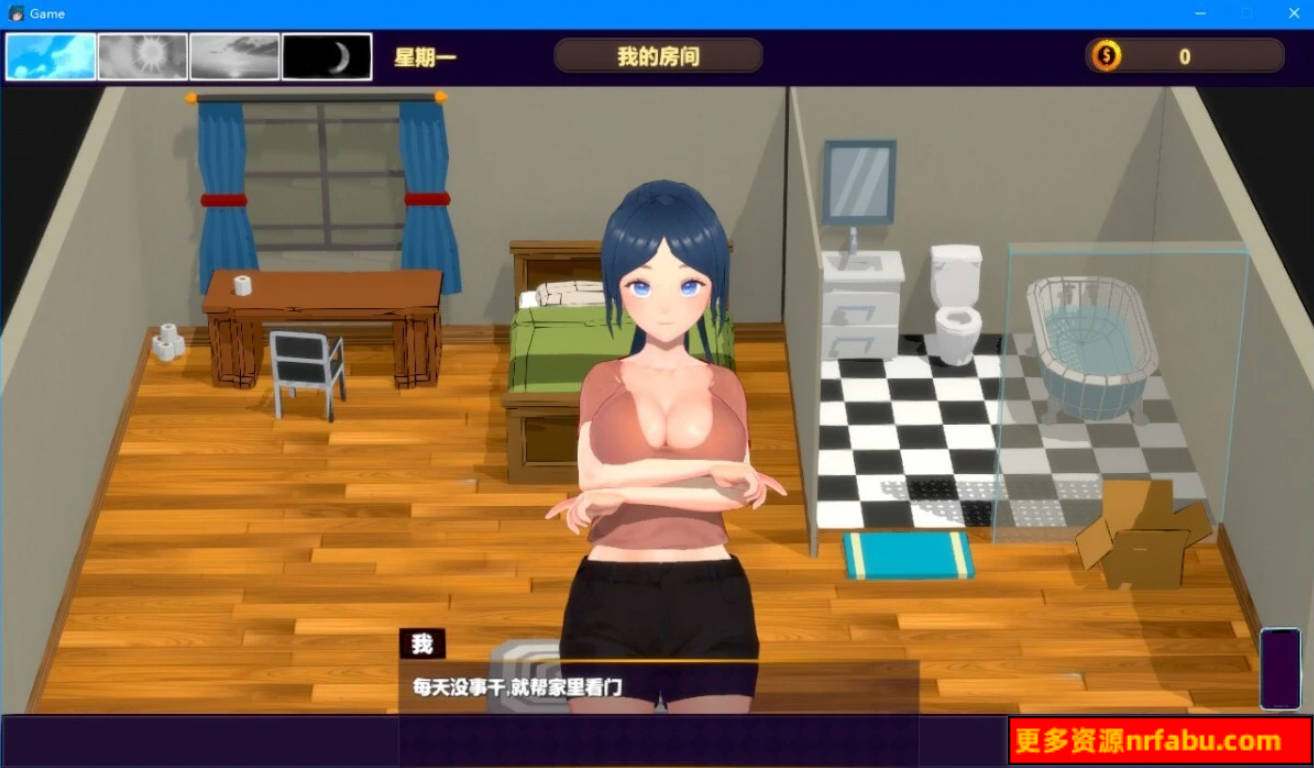
Task: Click the speaker nameplate showing 我
Action: click(x=423, y=644)
